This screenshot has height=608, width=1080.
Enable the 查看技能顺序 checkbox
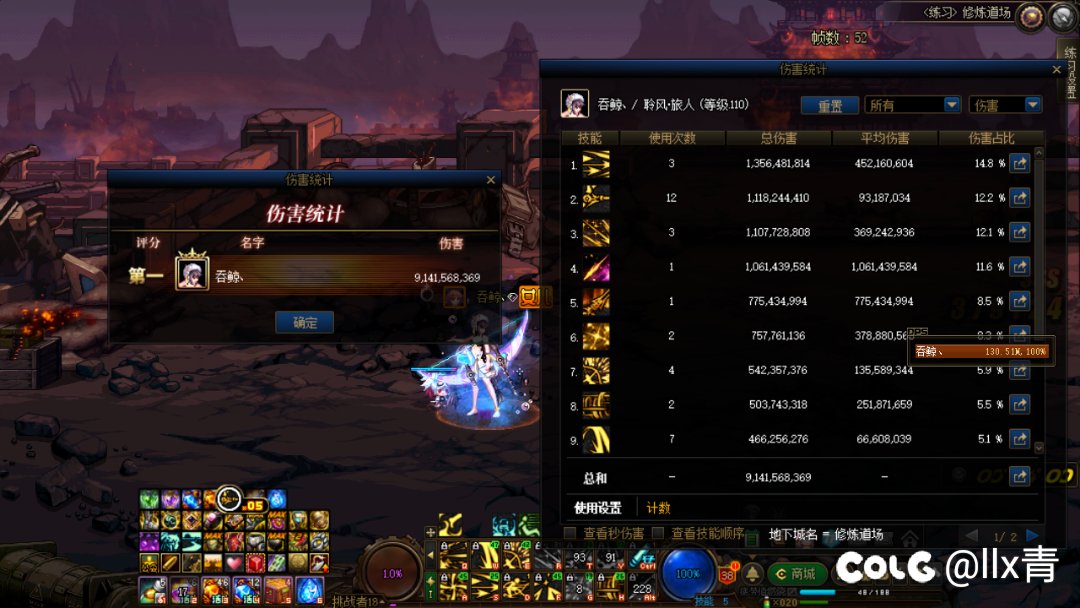(658, 534)
